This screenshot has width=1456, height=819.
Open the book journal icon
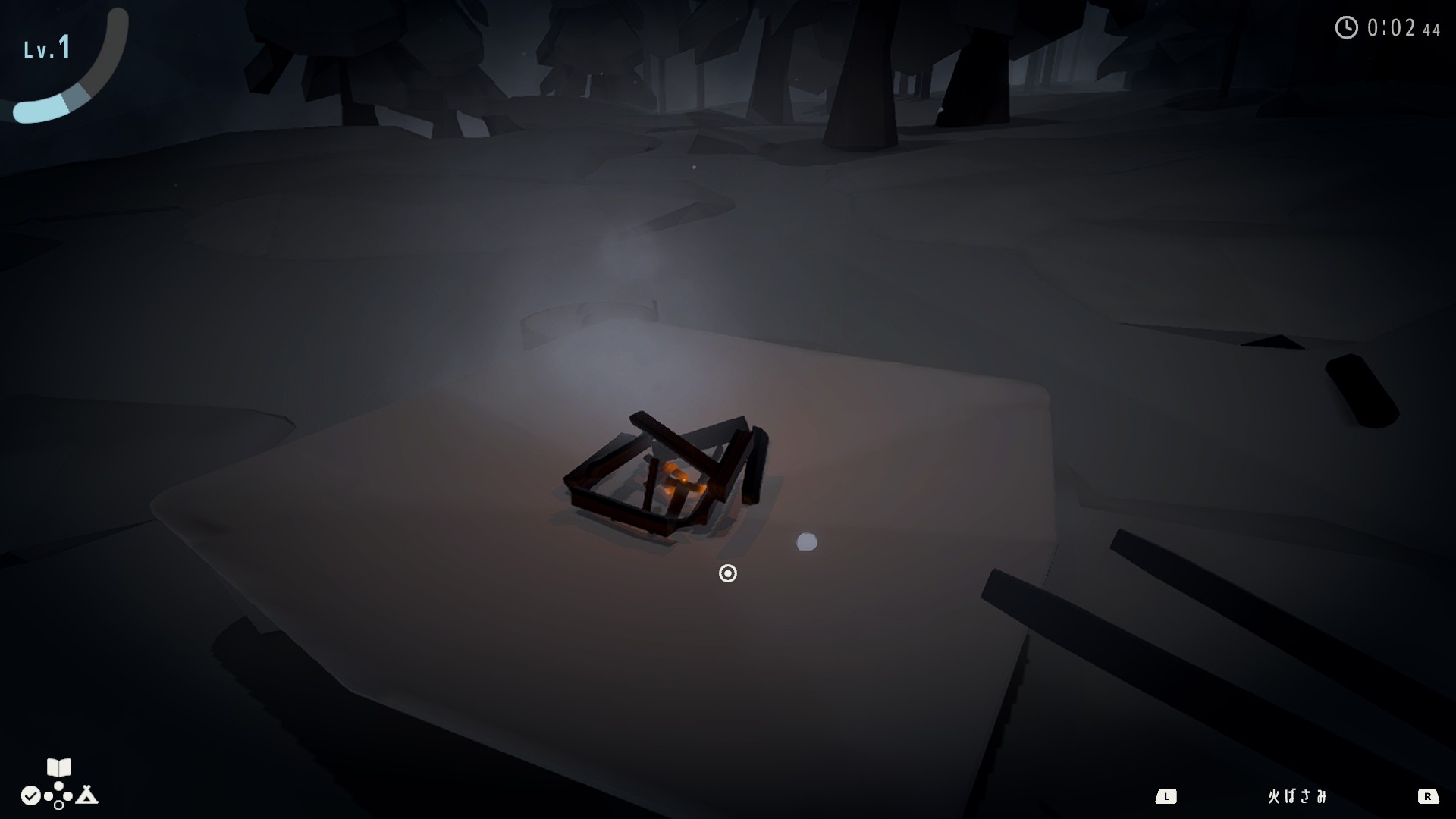(x=58, y=768)
